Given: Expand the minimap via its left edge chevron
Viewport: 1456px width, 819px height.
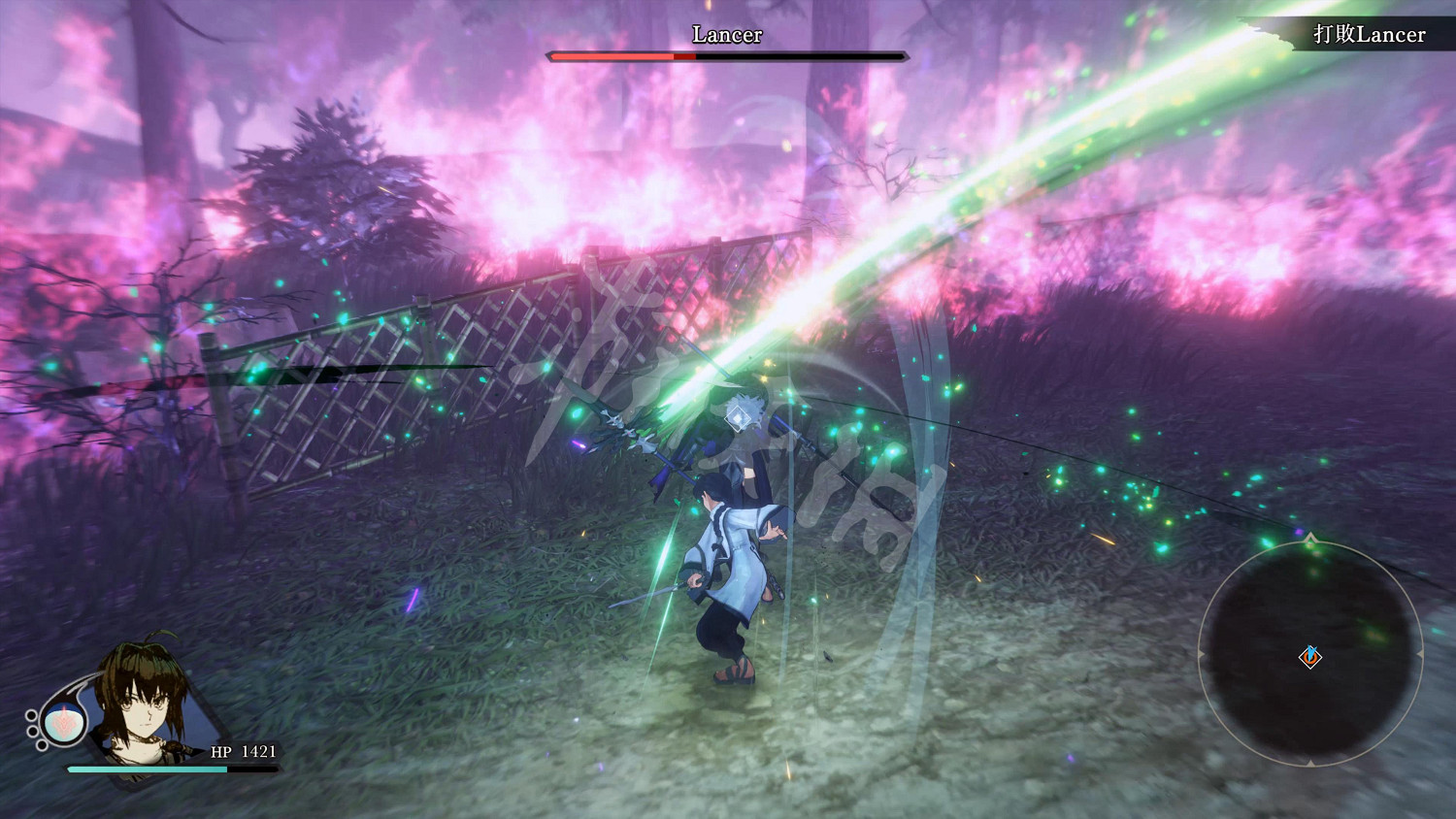Looking at the screenshot, I should coord(1200,654).
